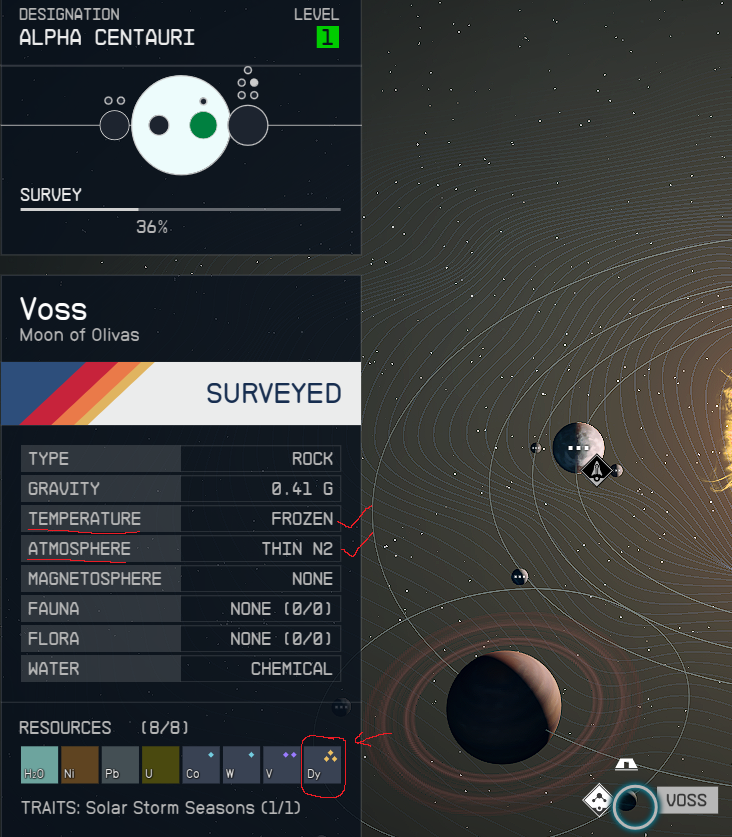Select the Dy dysprosium resource tile
732x837 pixels.
click(x=322, y=764)
